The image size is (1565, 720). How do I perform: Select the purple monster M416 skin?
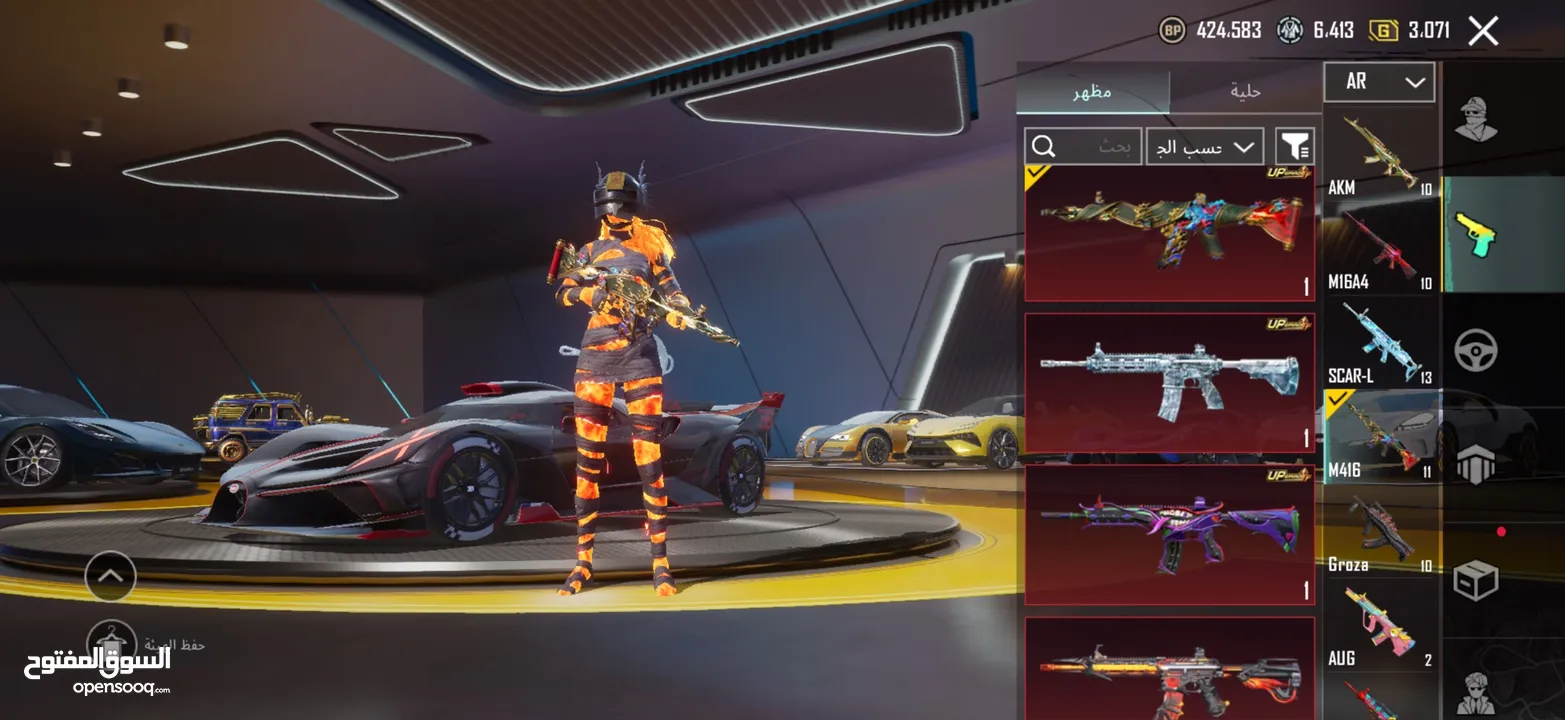coord(1169,534)
